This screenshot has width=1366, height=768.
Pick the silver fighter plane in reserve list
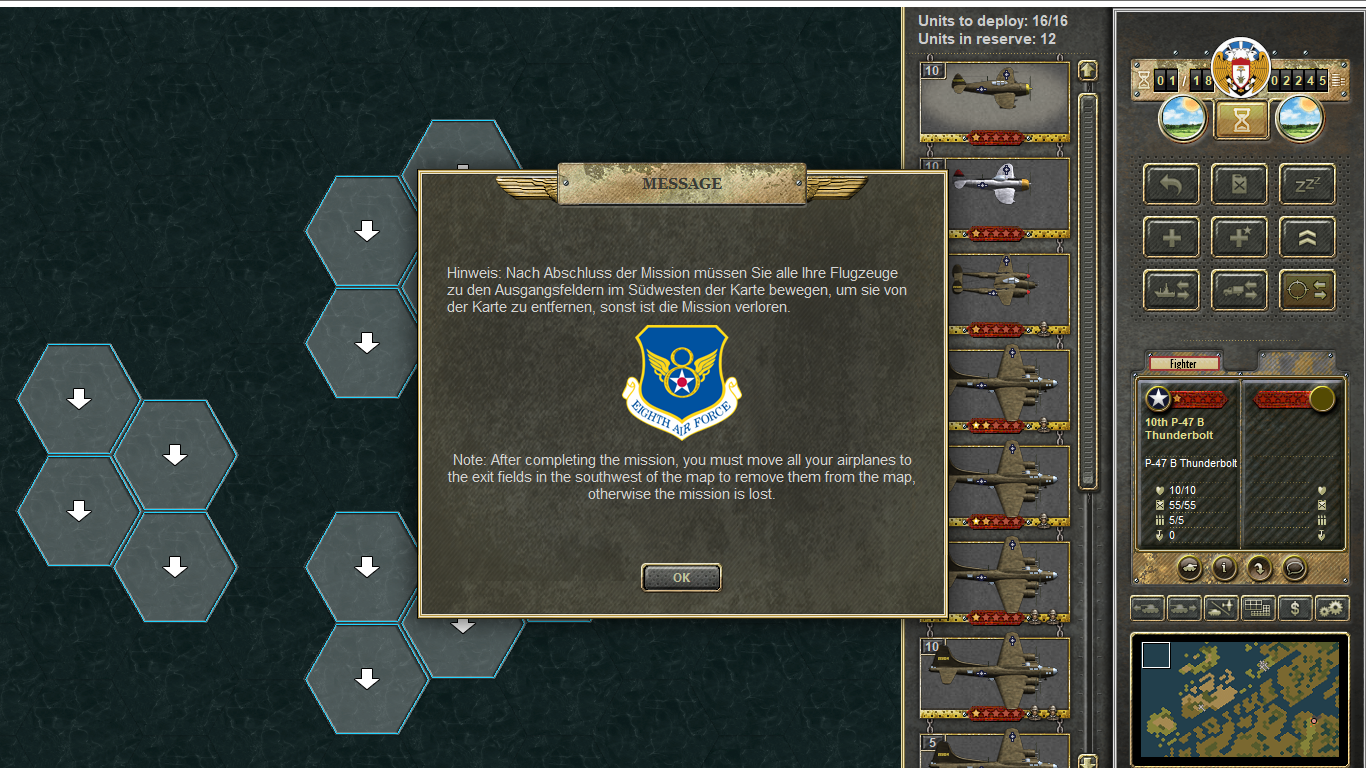(994, 192)
